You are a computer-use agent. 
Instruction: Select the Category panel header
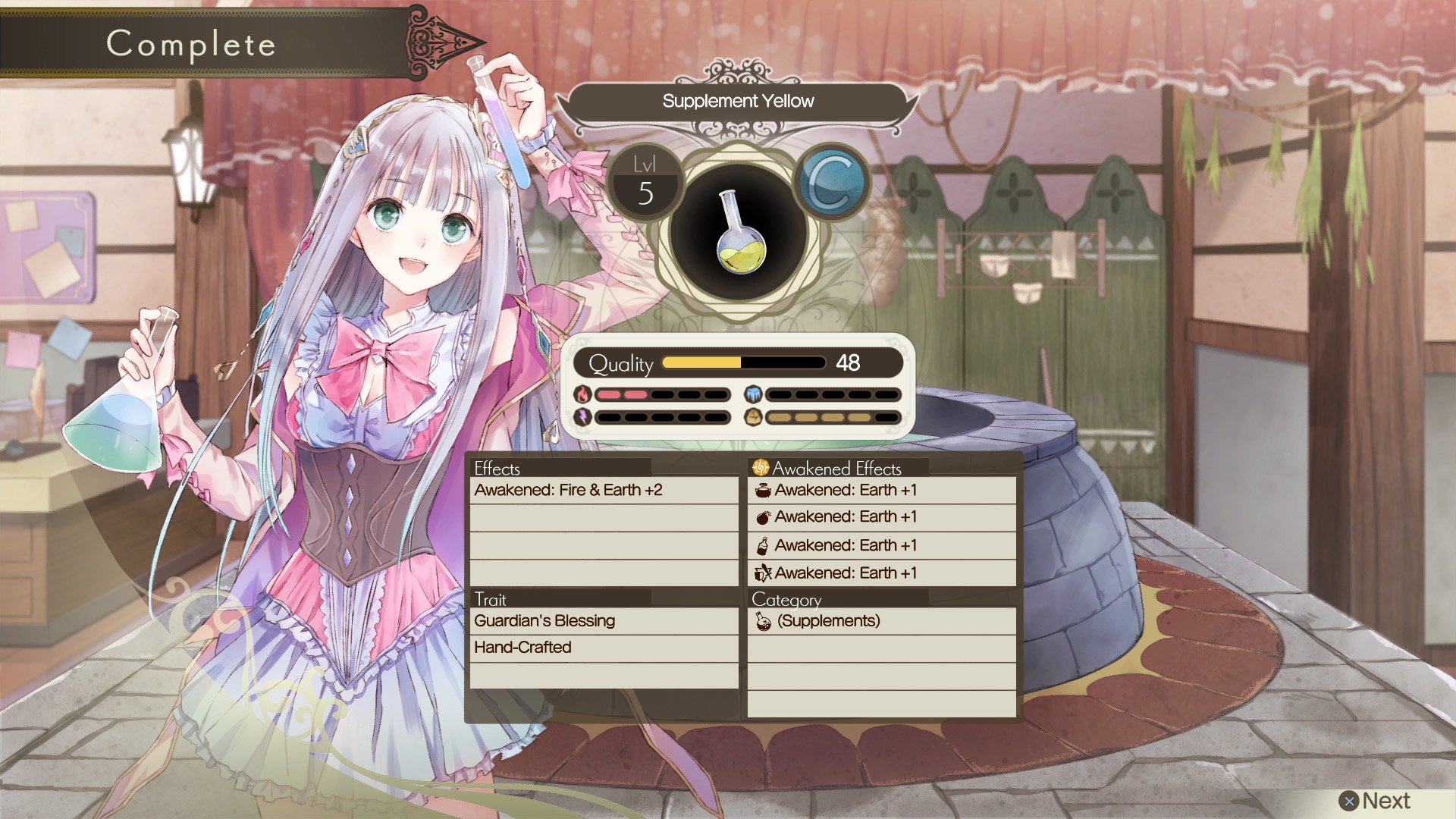pyautogui.click(x=786, y=599)
